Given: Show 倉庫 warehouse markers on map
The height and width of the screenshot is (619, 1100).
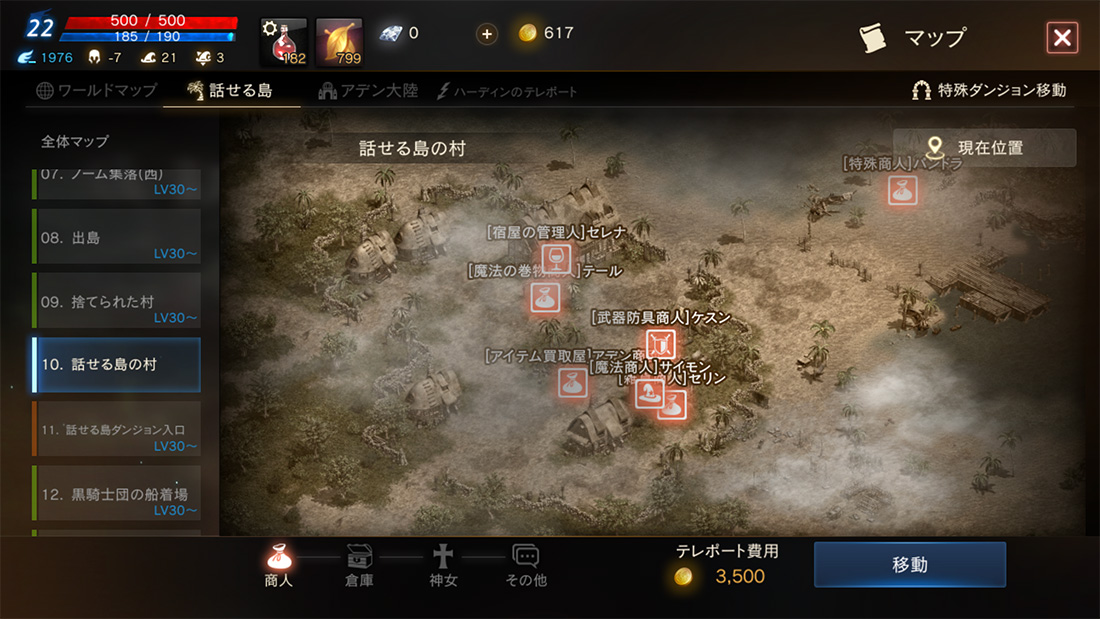Looking at the screenshot, I should point(359,566).
